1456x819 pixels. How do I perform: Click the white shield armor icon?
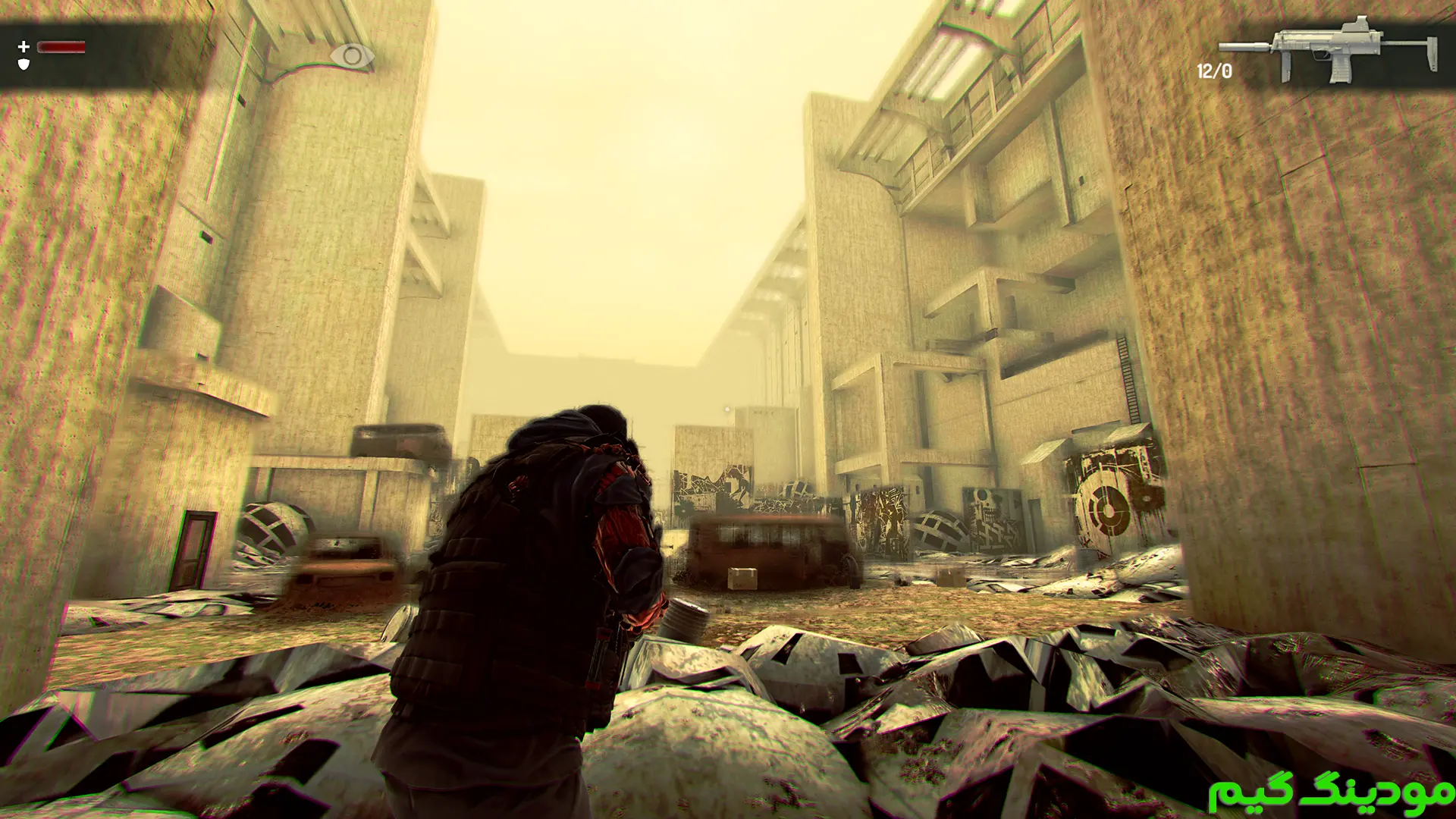tap(24, 65)
